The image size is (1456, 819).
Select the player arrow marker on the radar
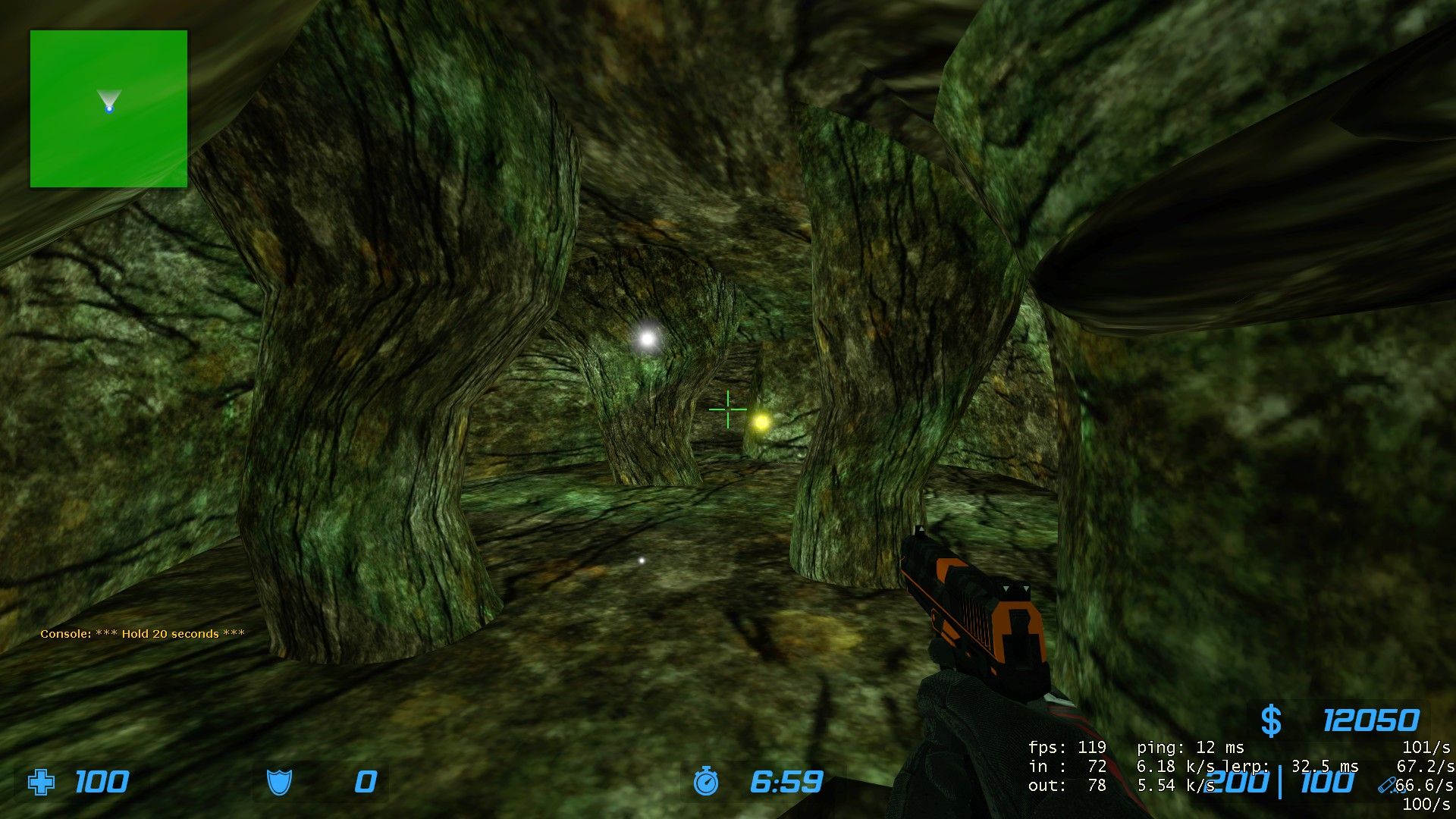tap(109, 103)
